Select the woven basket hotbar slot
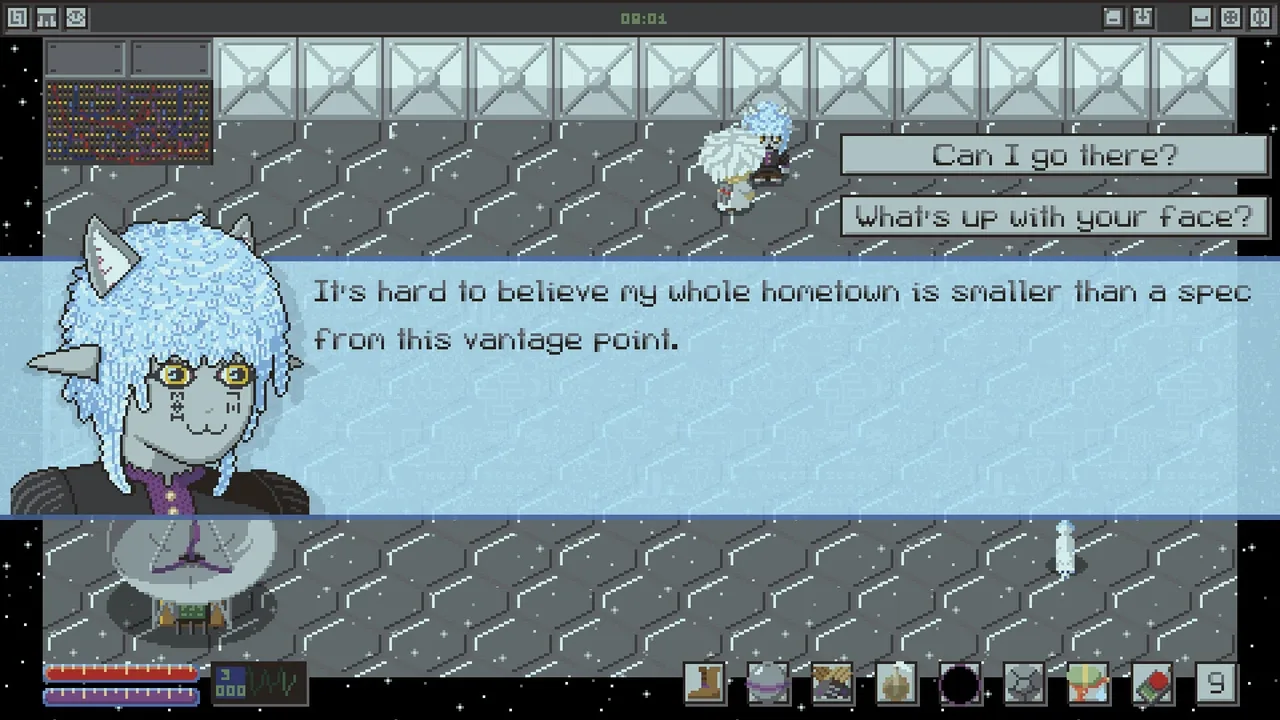Viewport: 1280px width, 720px height. point(832,684)
